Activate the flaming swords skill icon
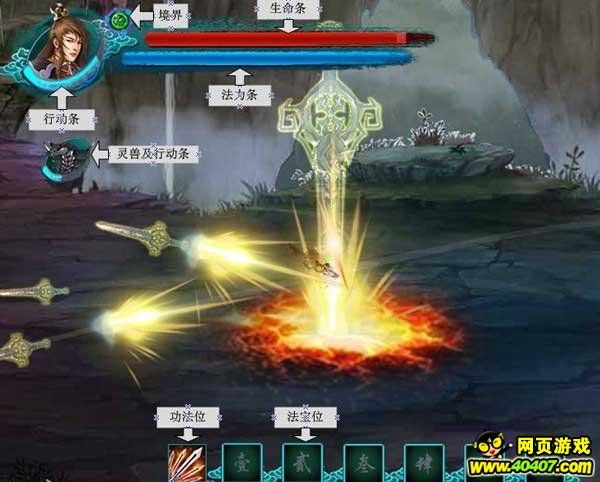The height and width of the screenshot is (482, 600). point(185,463)
